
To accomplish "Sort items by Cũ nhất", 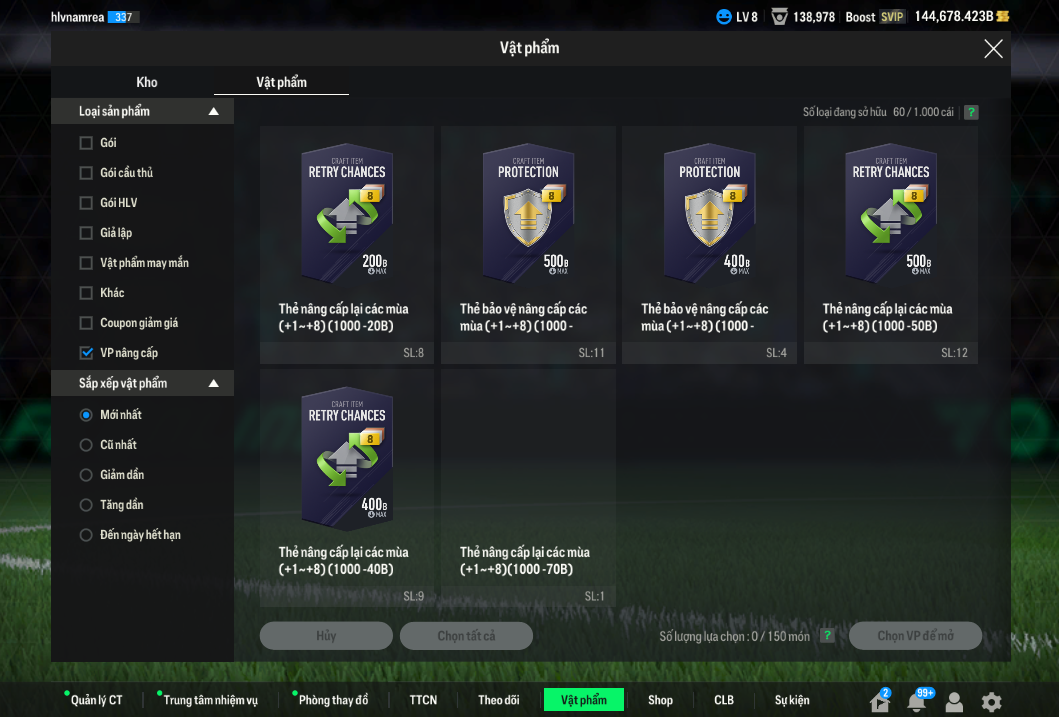I will click(86, 445).
